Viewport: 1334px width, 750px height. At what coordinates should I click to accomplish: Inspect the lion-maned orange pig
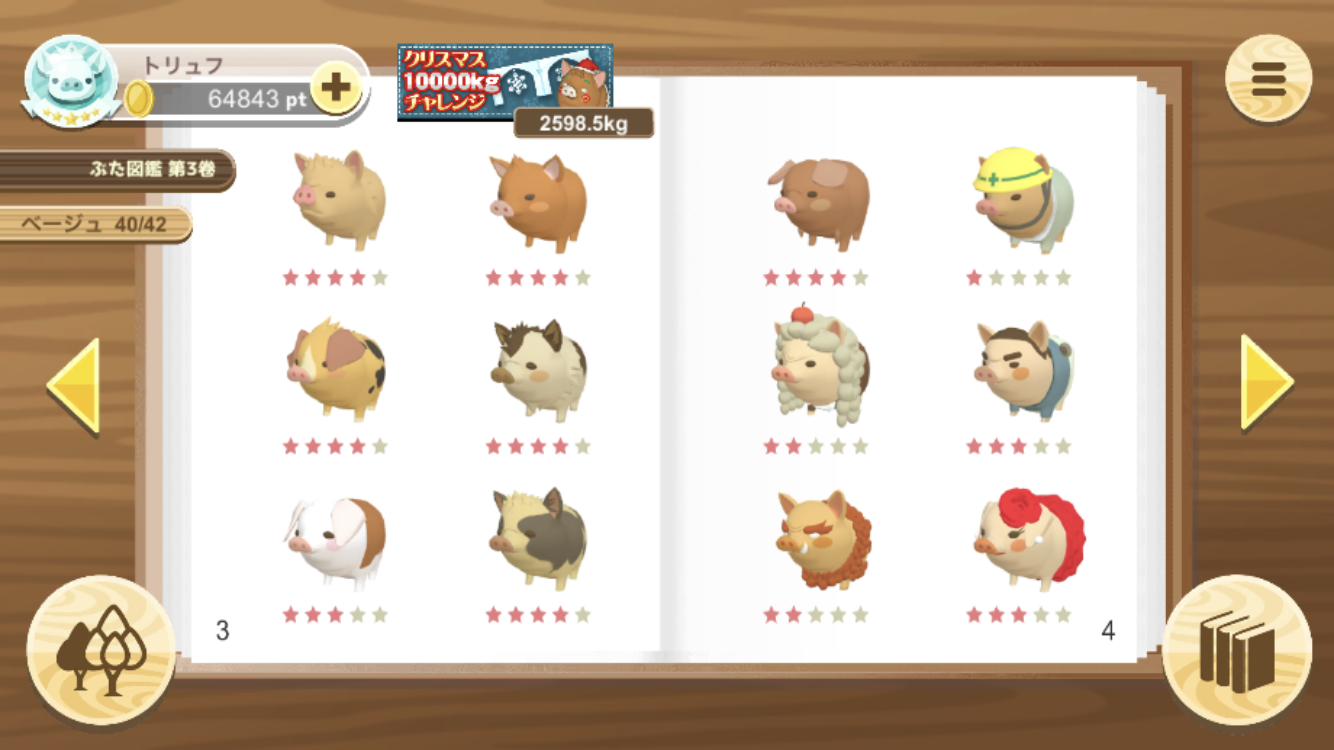pyautogui.click(x=821, y=540)
